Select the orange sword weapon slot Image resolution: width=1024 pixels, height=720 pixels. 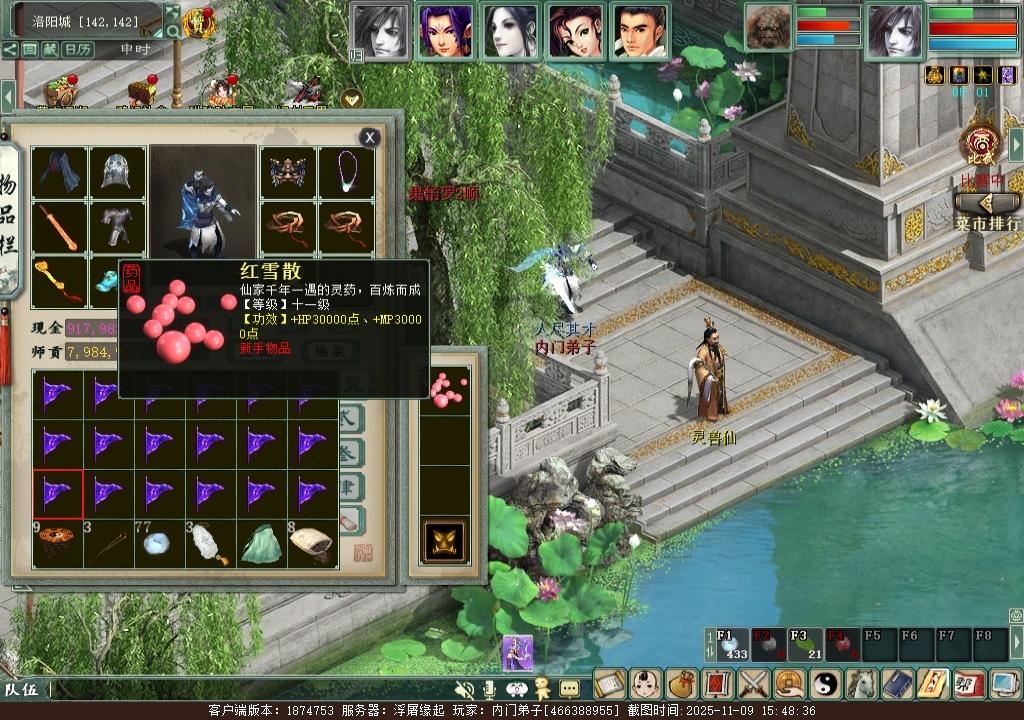coord(59,228)
